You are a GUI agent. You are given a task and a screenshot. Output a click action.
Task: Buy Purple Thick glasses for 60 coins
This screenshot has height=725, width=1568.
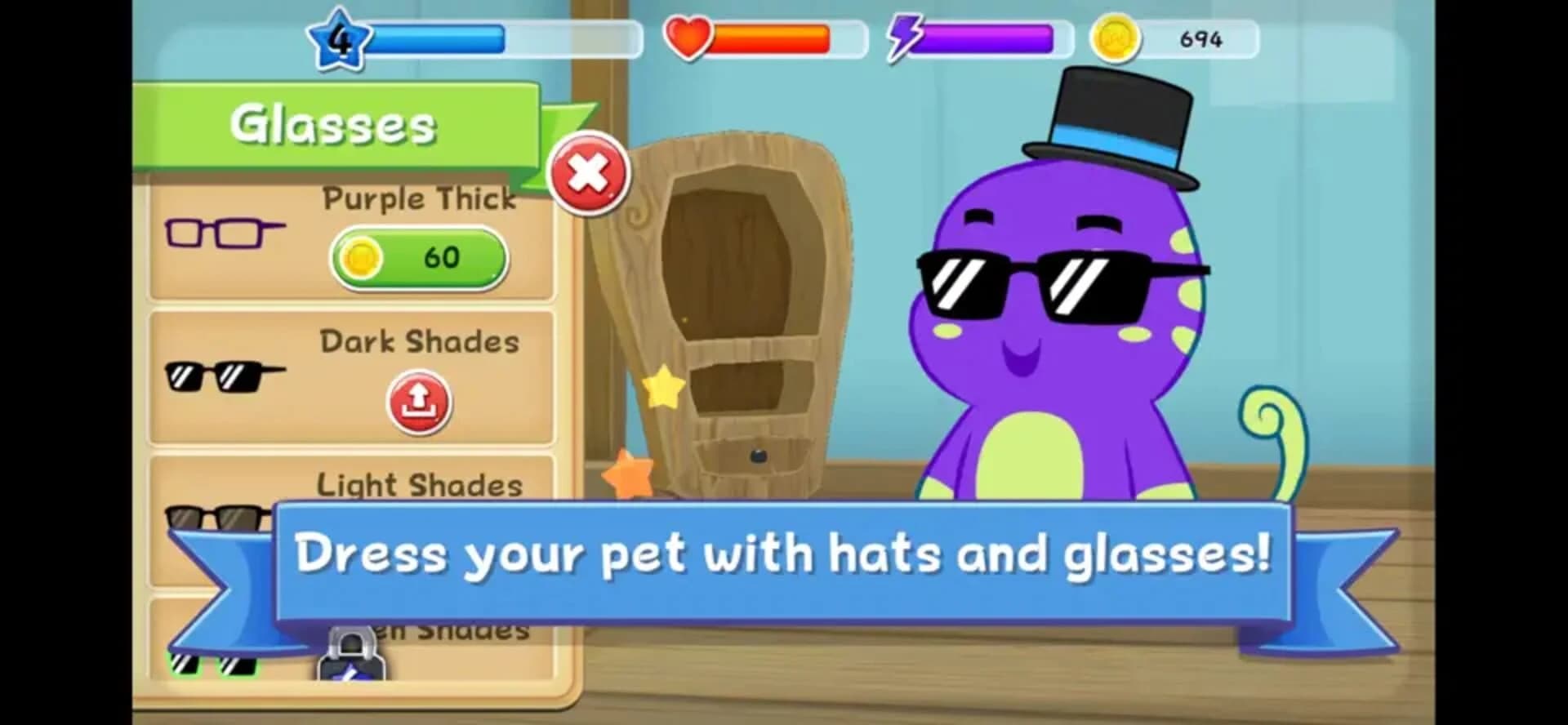pos(416,257)
